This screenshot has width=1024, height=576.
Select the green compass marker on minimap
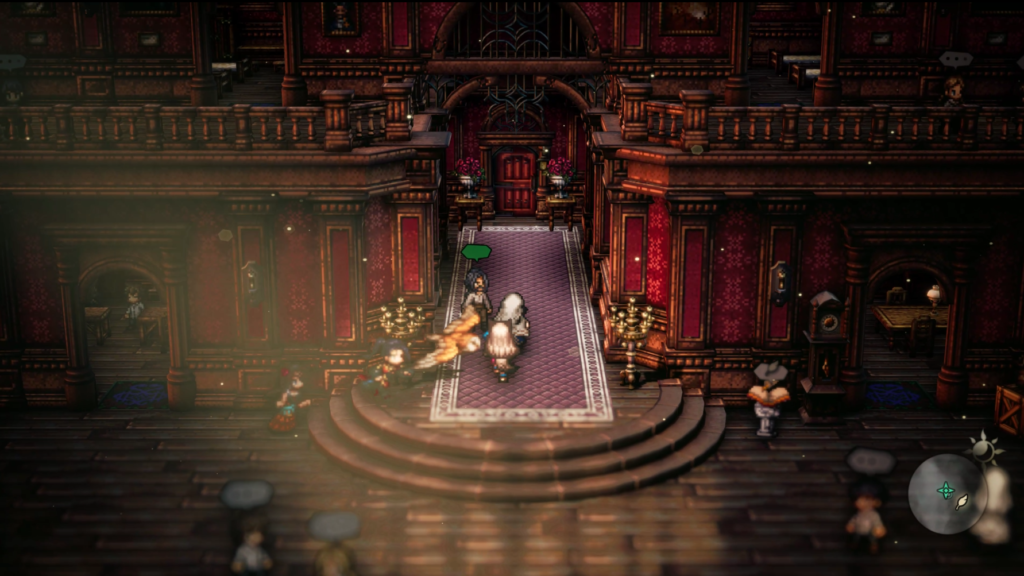coord(945,490)
